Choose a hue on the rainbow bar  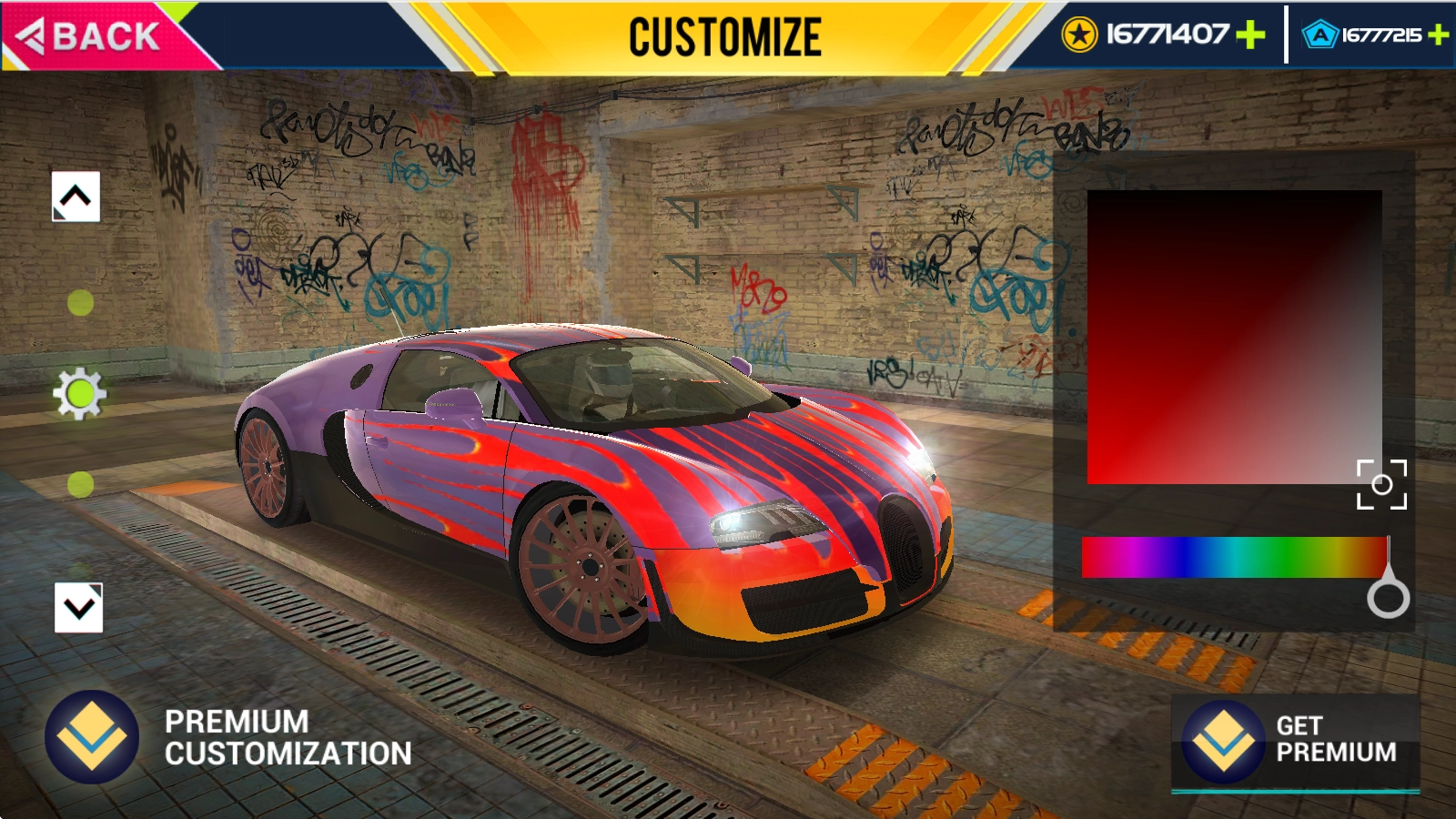[x=1234, y=557]
